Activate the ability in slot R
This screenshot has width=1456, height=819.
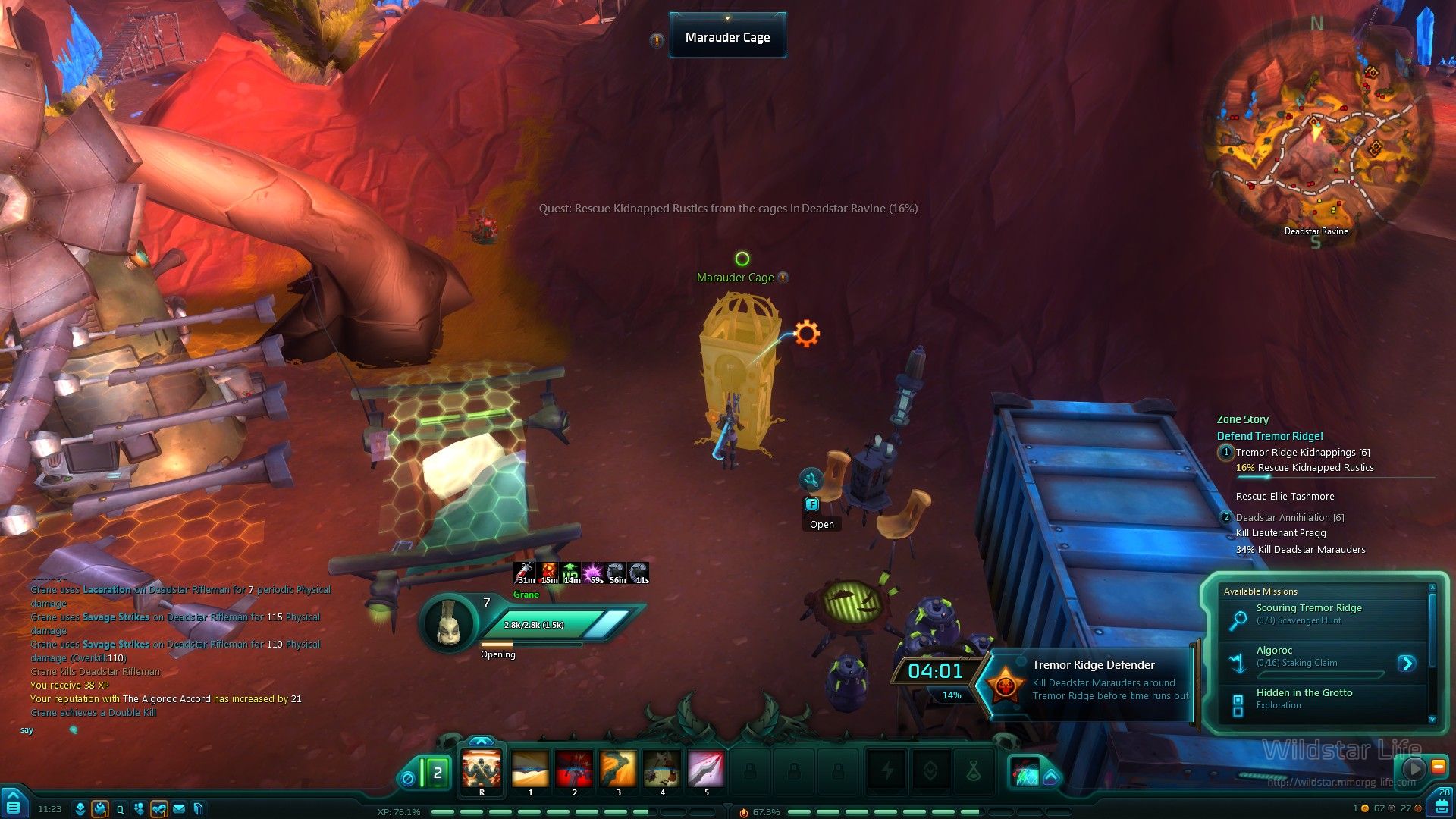tap(482, 770)
